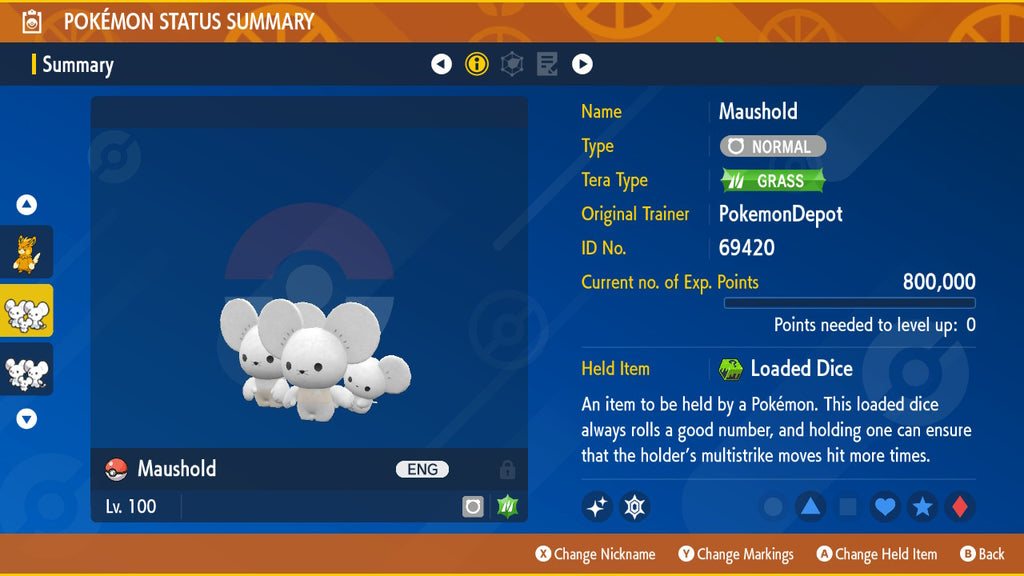This screenshot has height=576, width=1024.
Task: Show the next Pokémon with down arrow
Action: [x=27, y=419]
